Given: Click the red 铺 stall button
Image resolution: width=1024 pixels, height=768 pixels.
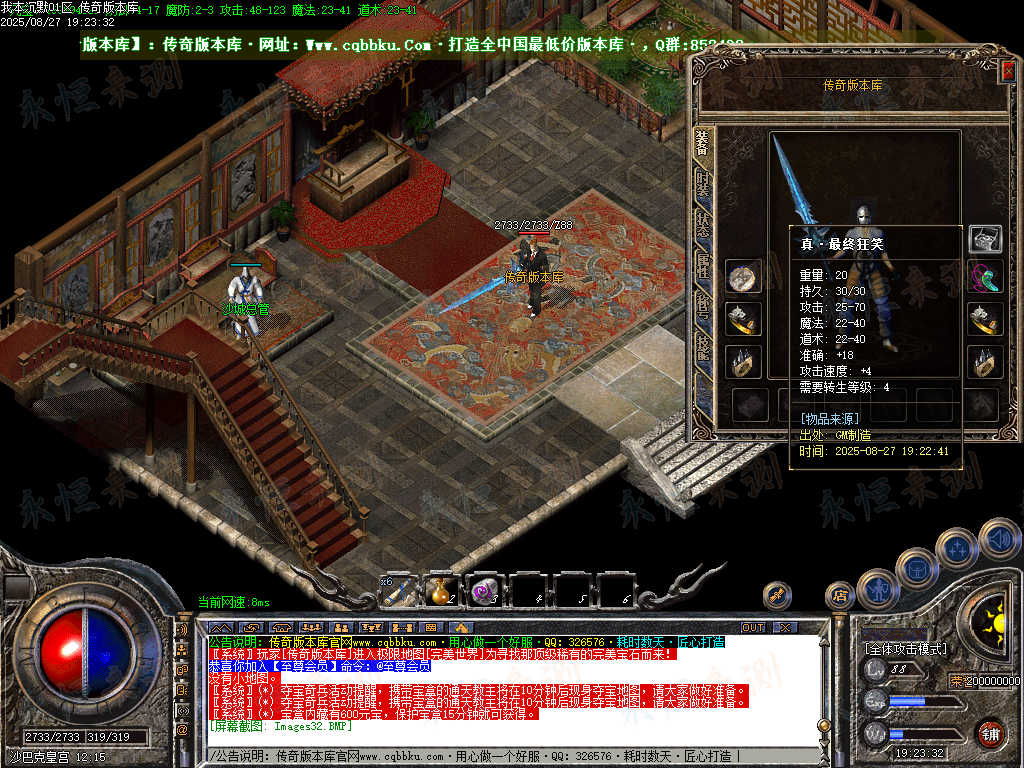Looking at the screenshot, I should click(x=990, y=733).
